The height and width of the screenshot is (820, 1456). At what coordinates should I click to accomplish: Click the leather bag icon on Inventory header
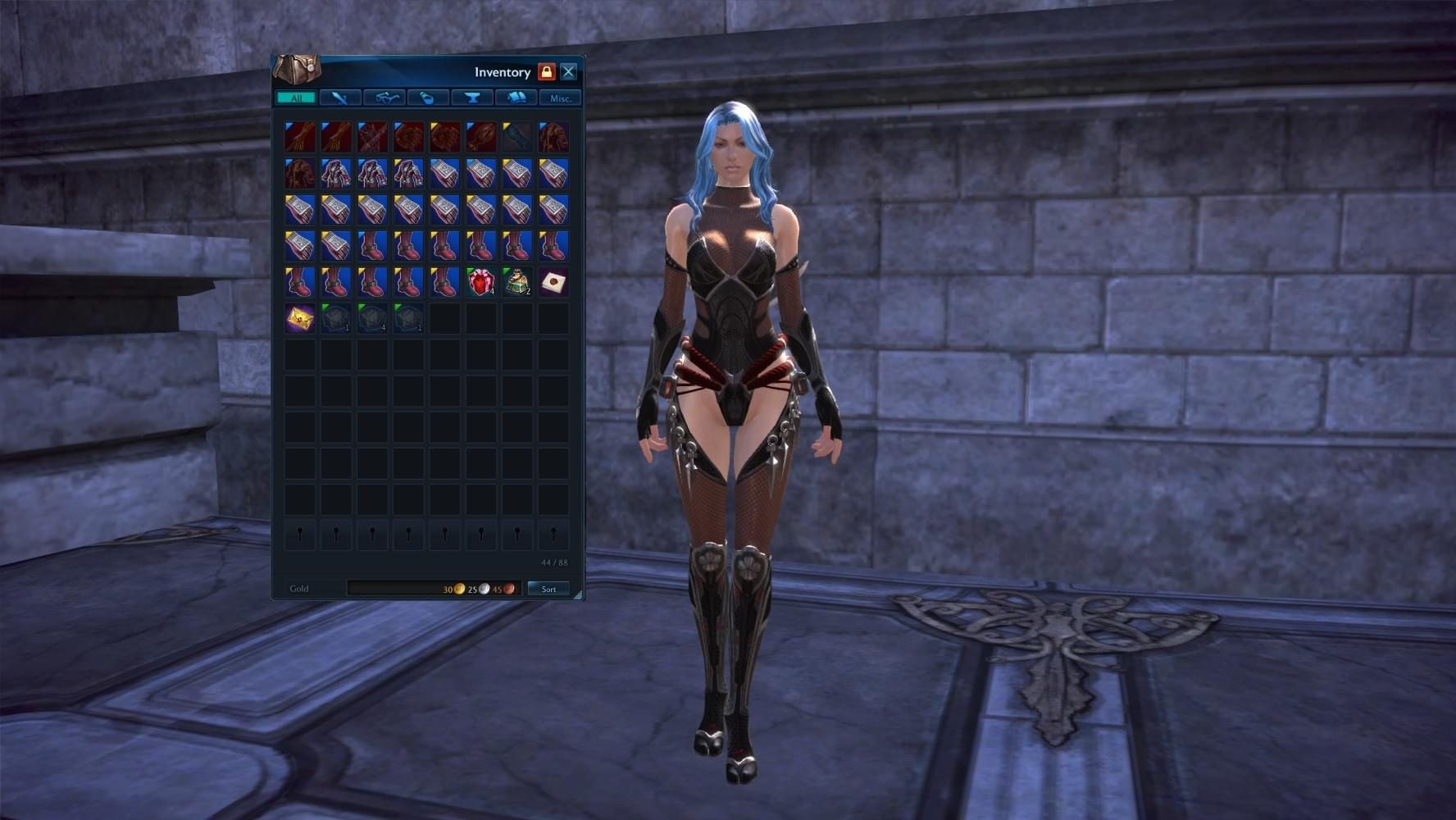click(x=297, y=69)
